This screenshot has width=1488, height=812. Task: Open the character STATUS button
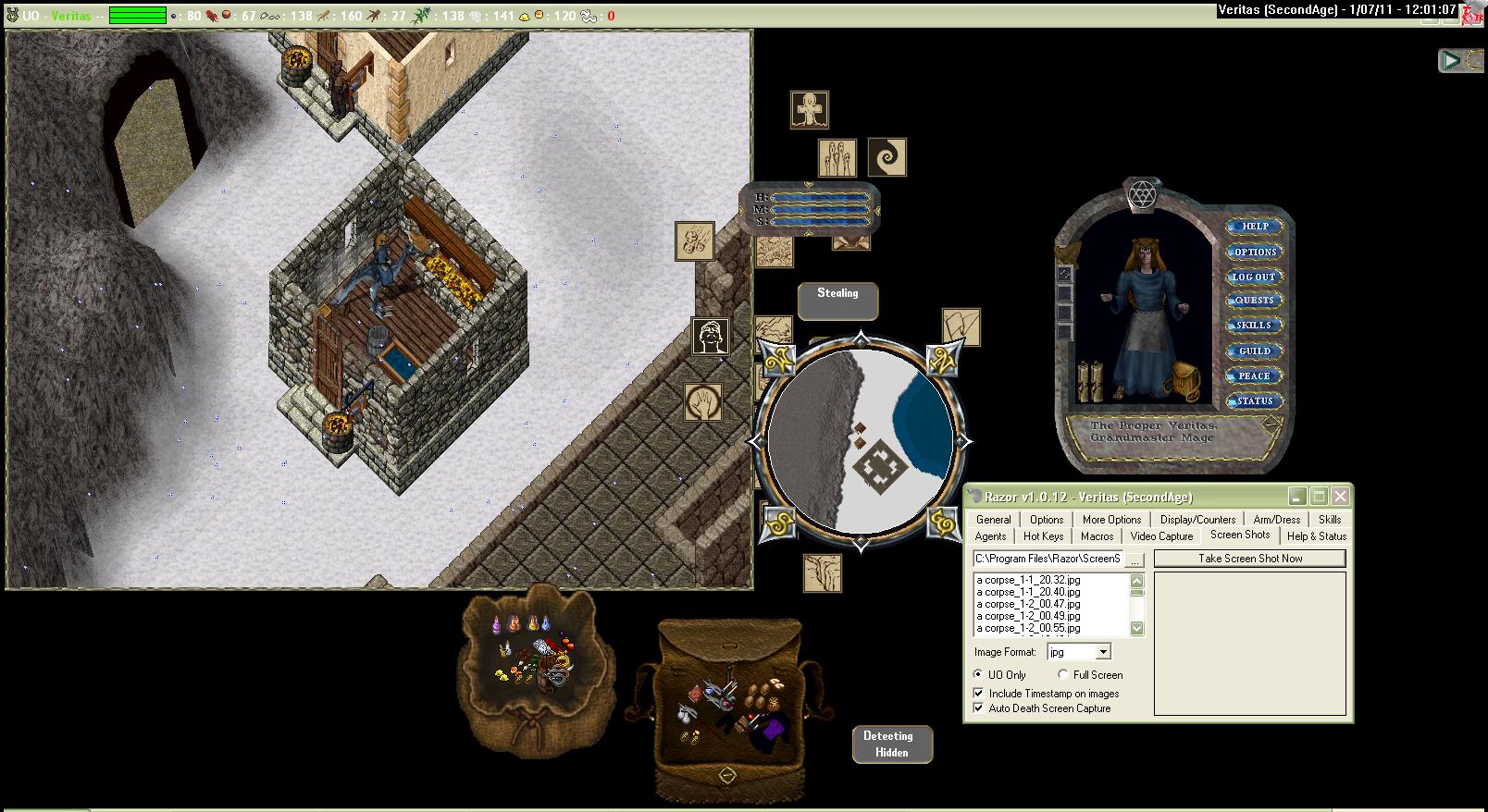(1254, 401)
